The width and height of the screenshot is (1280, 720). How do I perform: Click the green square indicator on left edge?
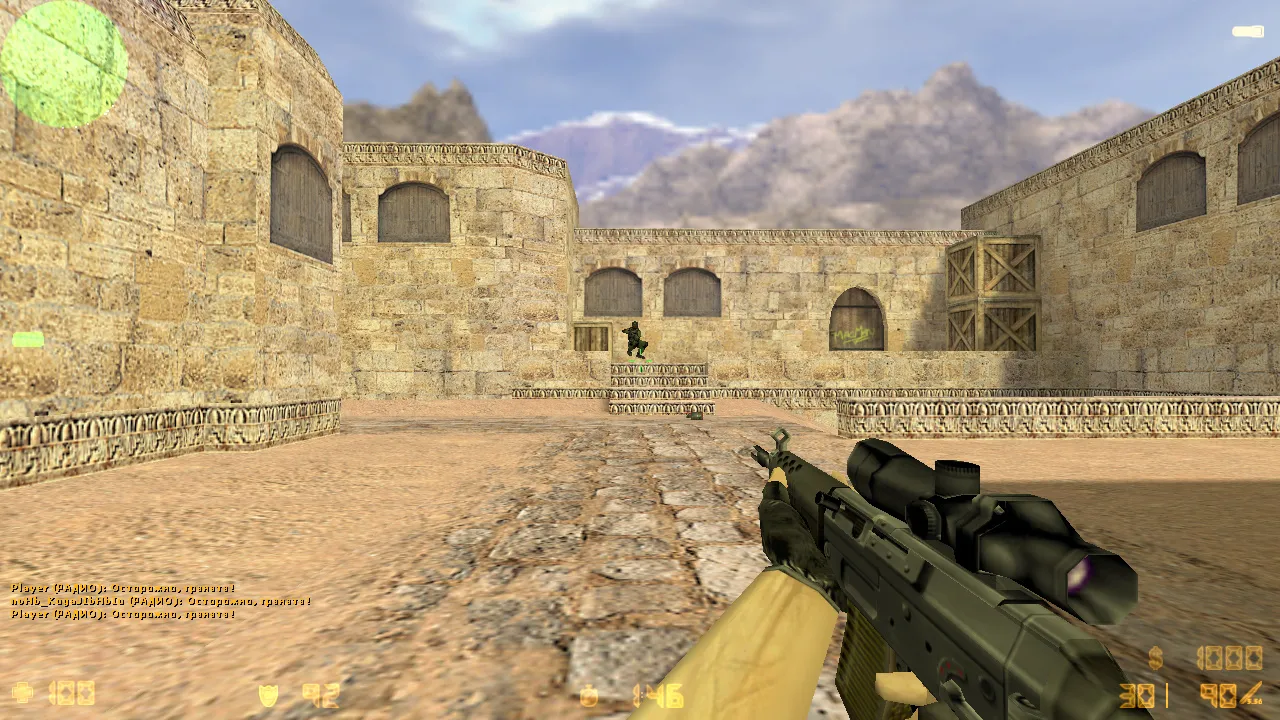point(27,340)
